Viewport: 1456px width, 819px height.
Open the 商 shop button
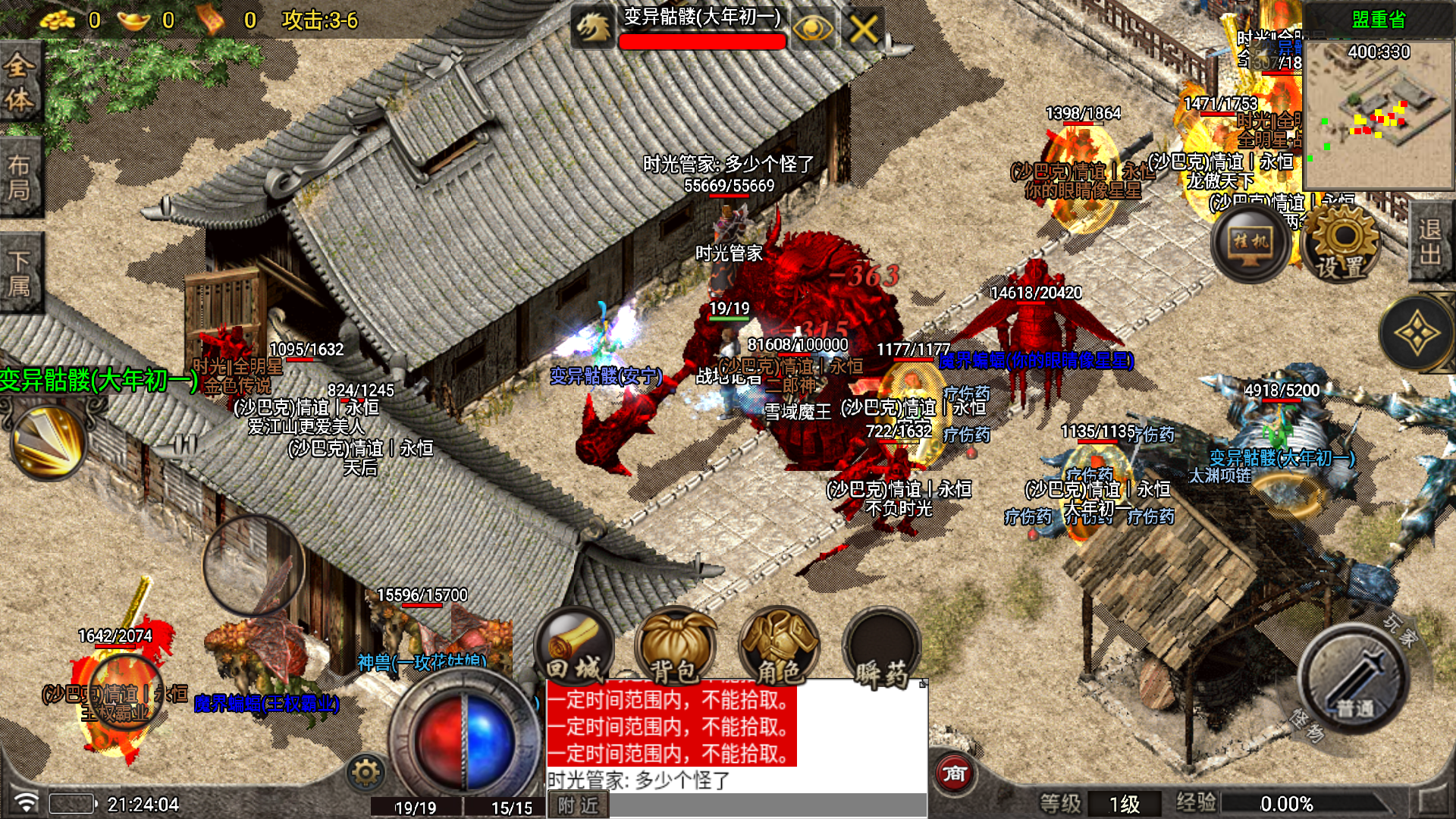click(x=954, y=773)
